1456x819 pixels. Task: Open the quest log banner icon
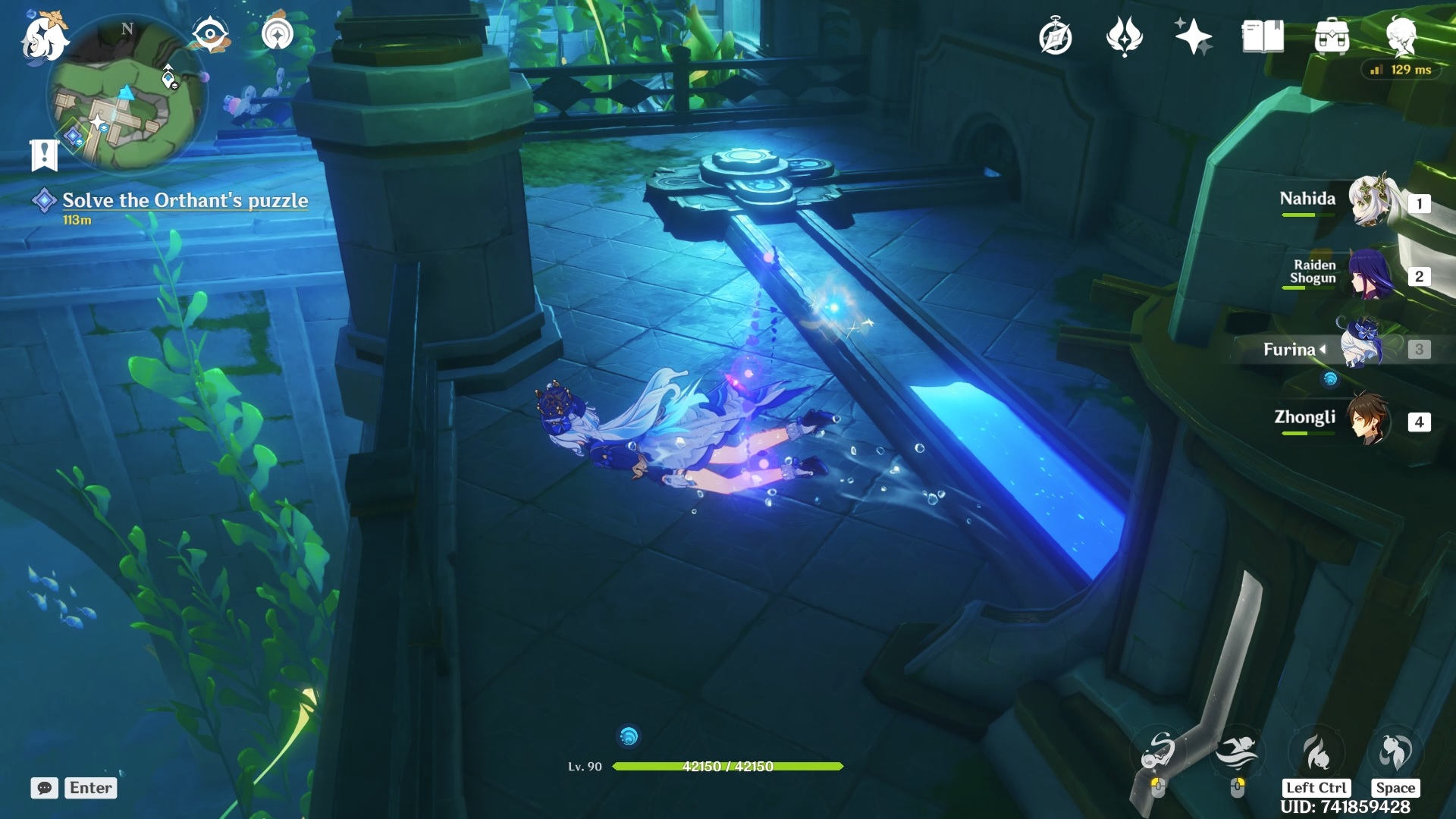(44, 155)
